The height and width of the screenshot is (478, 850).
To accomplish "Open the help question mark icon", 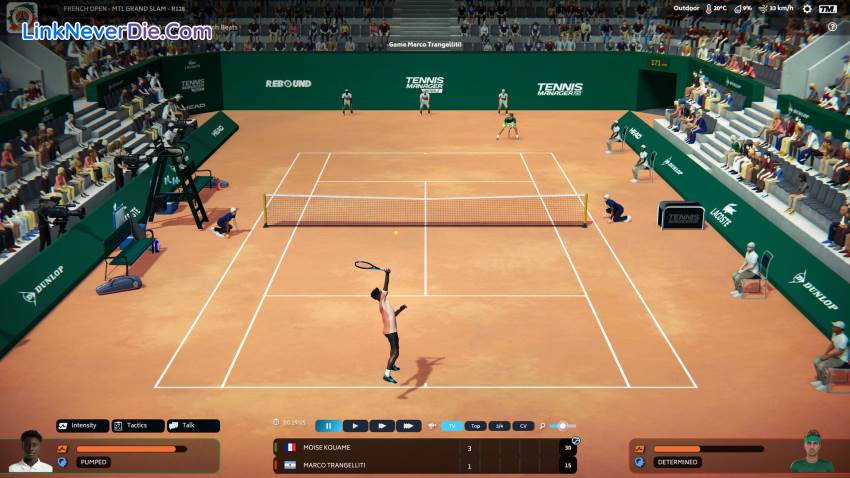I will [x=833, y=27].
